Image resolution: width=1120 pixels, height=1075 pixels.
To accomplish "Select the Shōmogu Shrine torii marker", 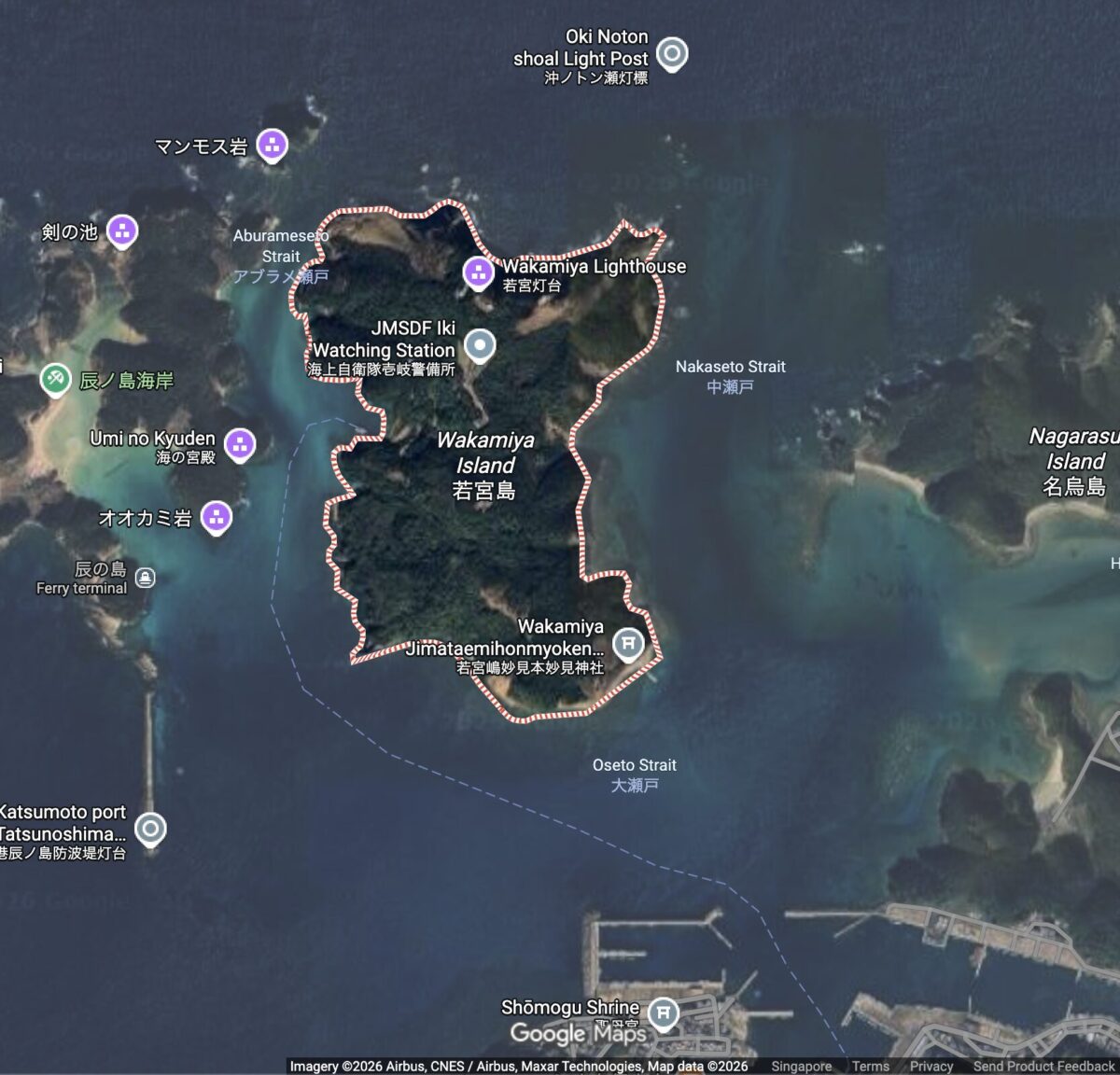I will [663, 1012].
